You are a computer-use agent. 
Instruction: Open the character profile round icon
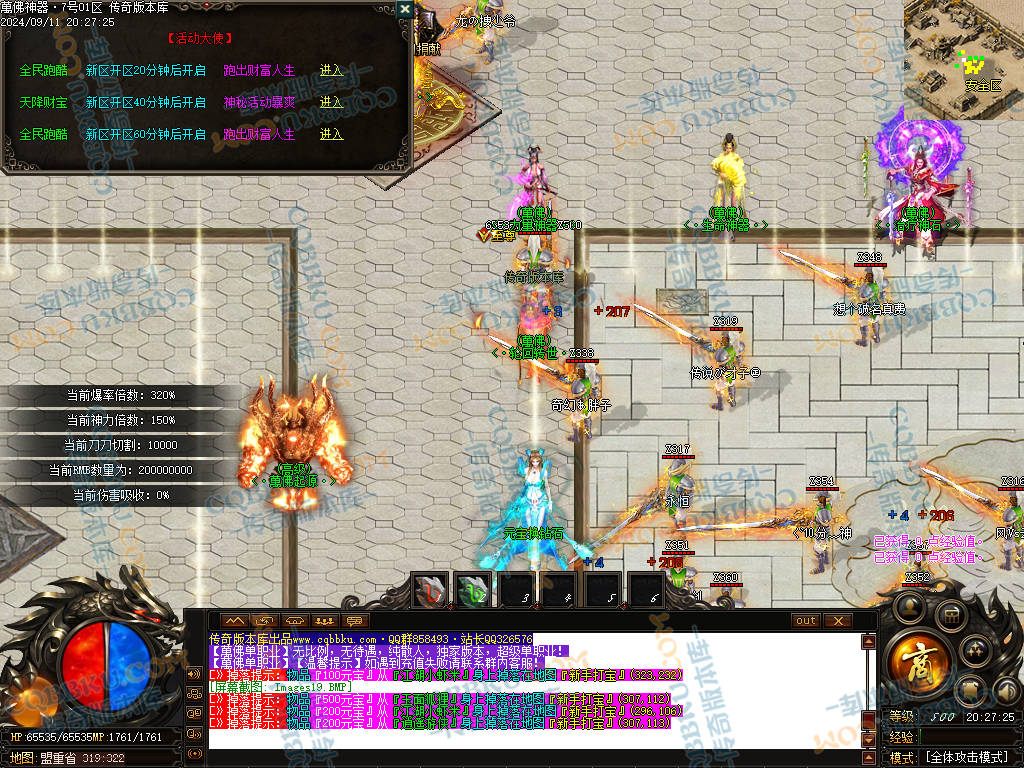911,606
